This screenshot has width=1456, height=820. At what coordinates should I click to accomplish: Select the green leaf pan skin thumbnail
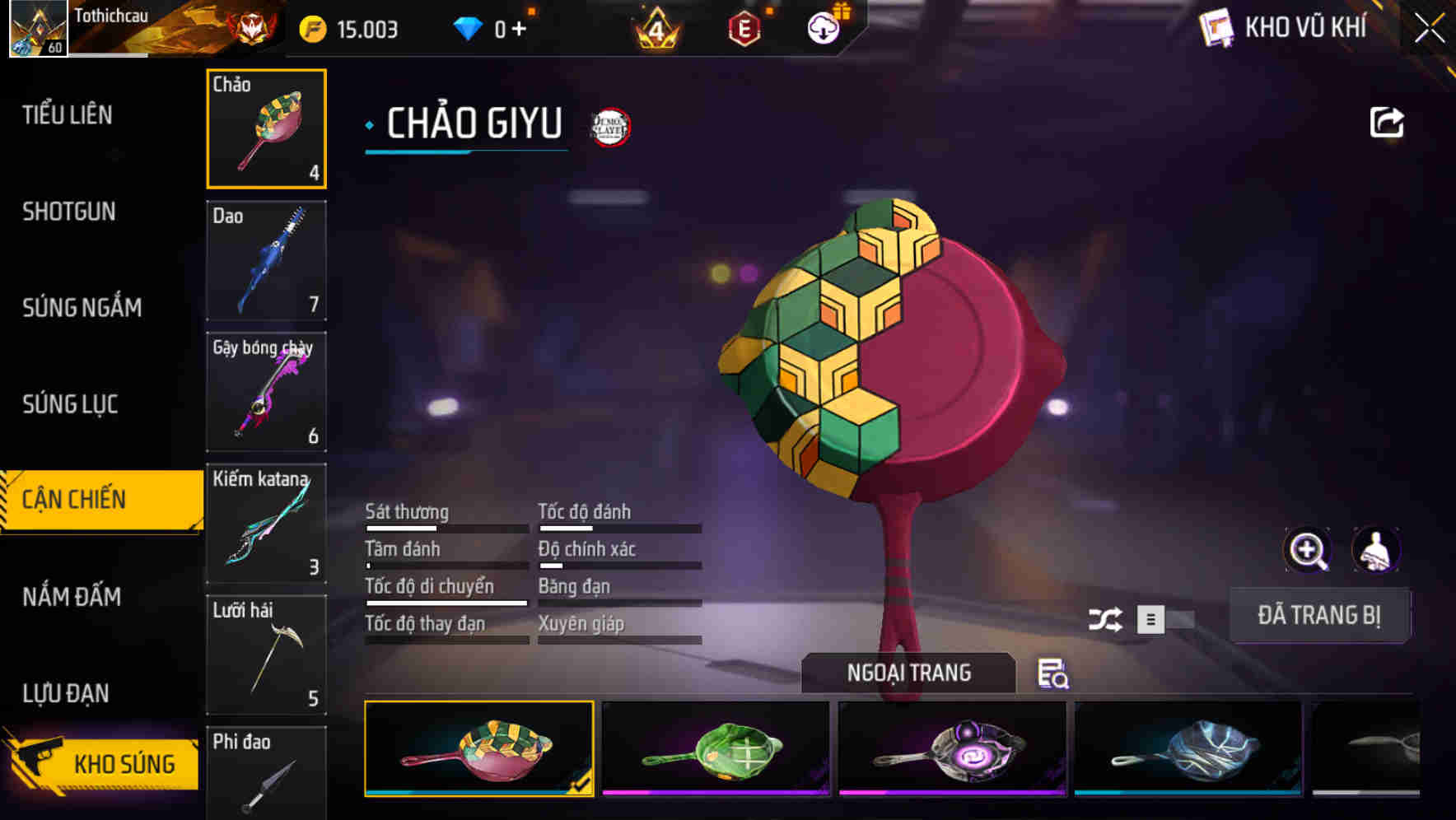coord(717,749)
